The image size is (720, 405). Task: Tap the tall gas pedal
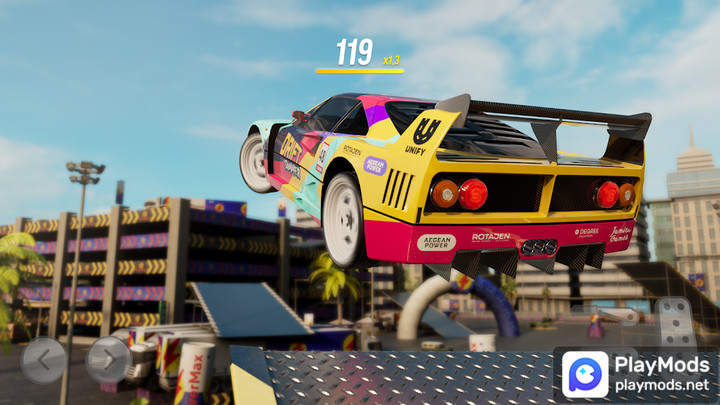tap(676, 322)
